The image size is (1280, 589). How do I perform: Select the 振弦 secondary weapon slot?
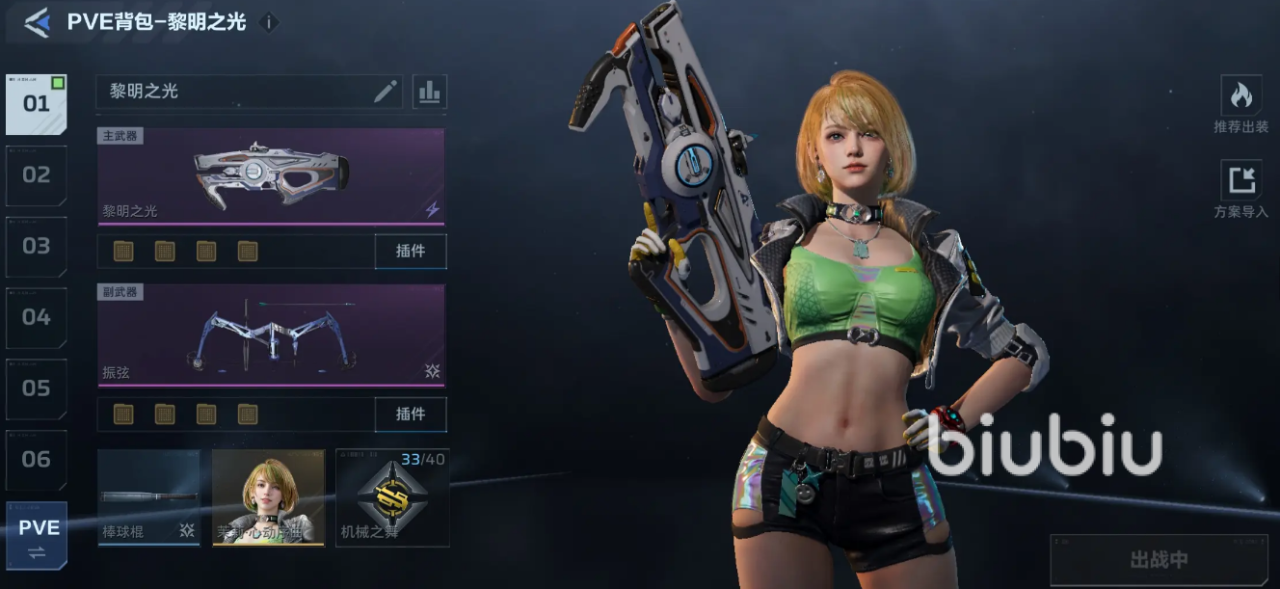click(271, 335)
